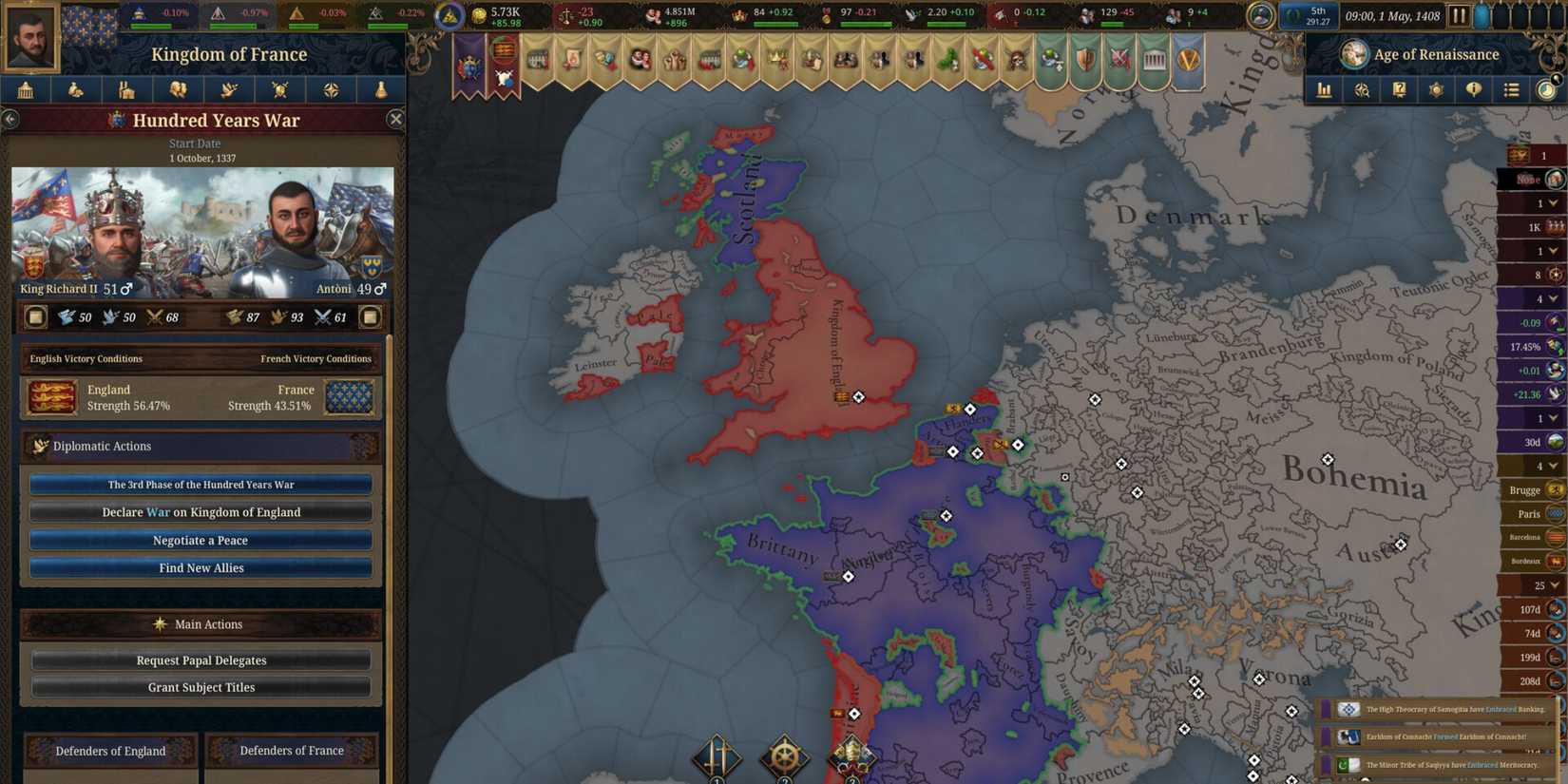Click the help question-mark book icon
1568x784 pixels.
(1399, 89)
